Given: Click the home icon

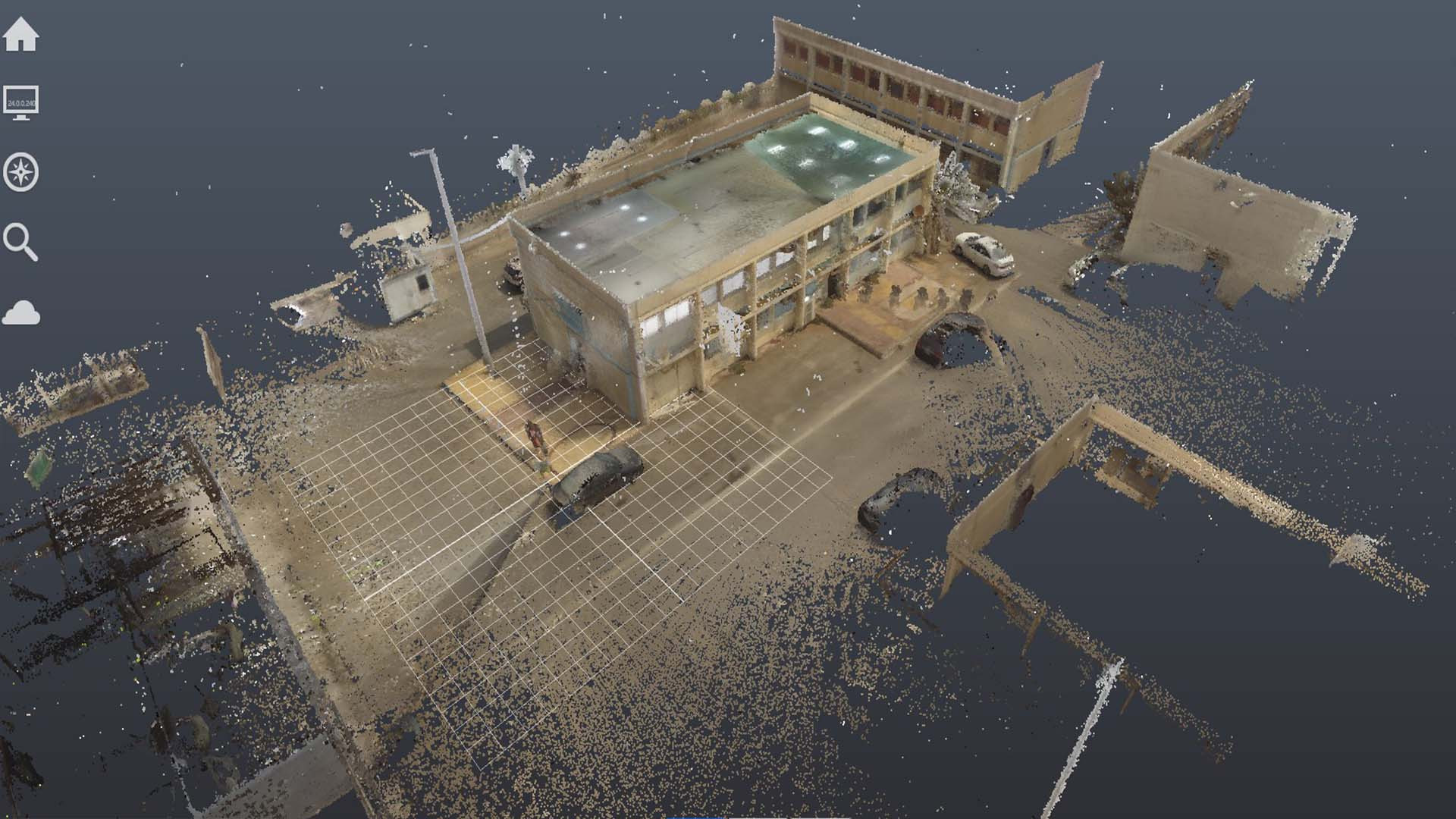Looking at the screenshot, I should coord(21,34).
